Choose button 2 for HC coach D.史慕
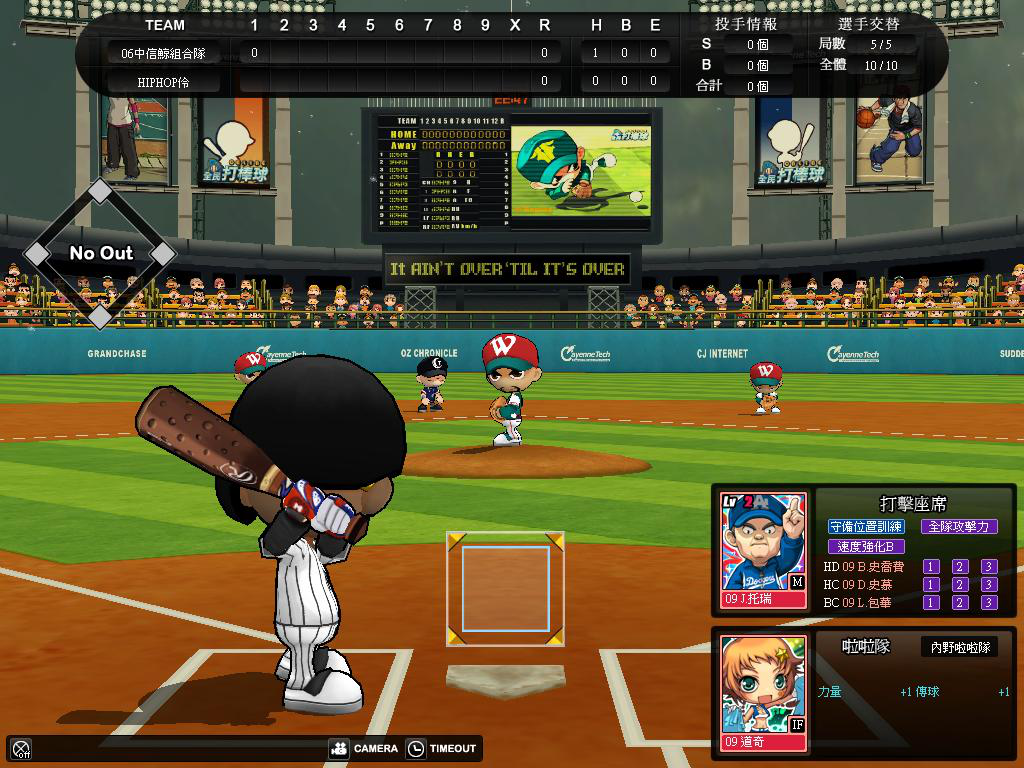This screenshot has height=768, width=1024. coord(960,585)
